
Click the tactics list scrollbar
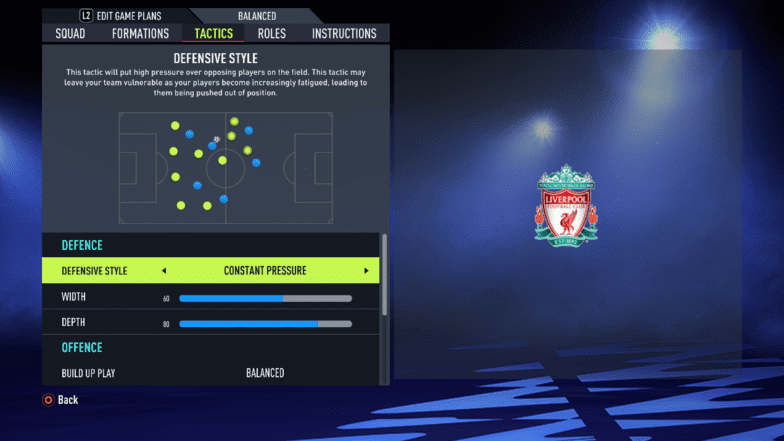pos(384,275)
